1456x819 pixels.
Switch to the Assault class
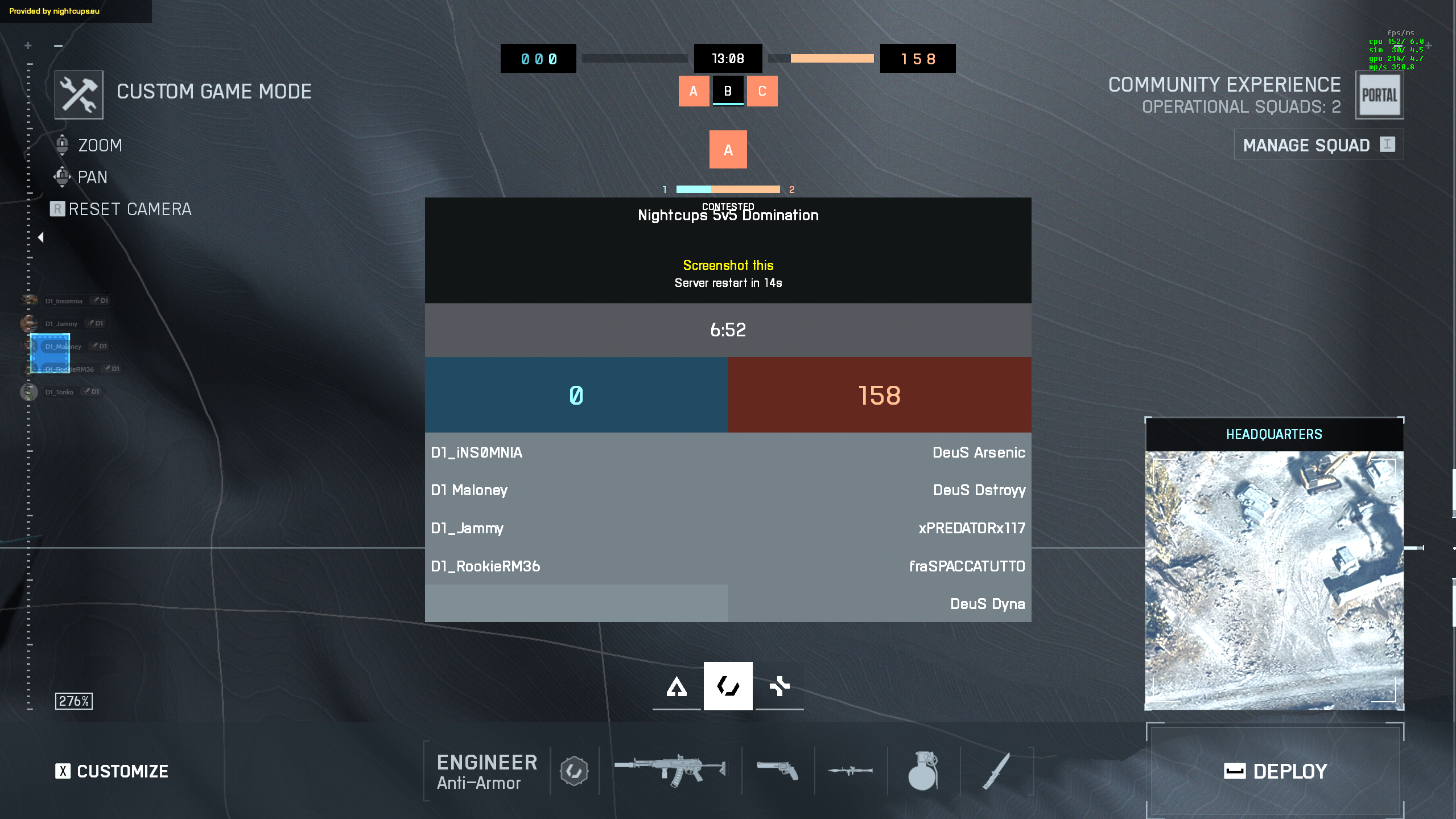pyautogui.click(x=677, y=686)
